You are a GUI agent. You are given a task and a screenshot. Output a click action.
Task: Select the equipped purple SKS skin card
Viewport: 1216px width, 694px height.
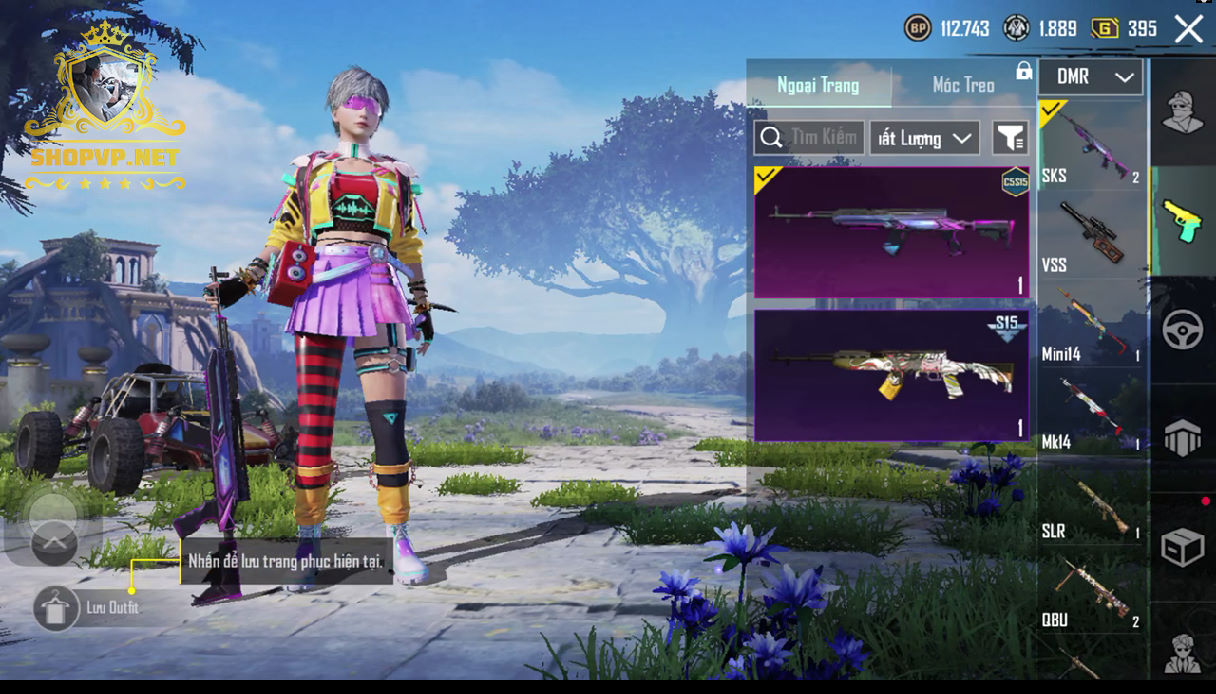tap(891, 232)
